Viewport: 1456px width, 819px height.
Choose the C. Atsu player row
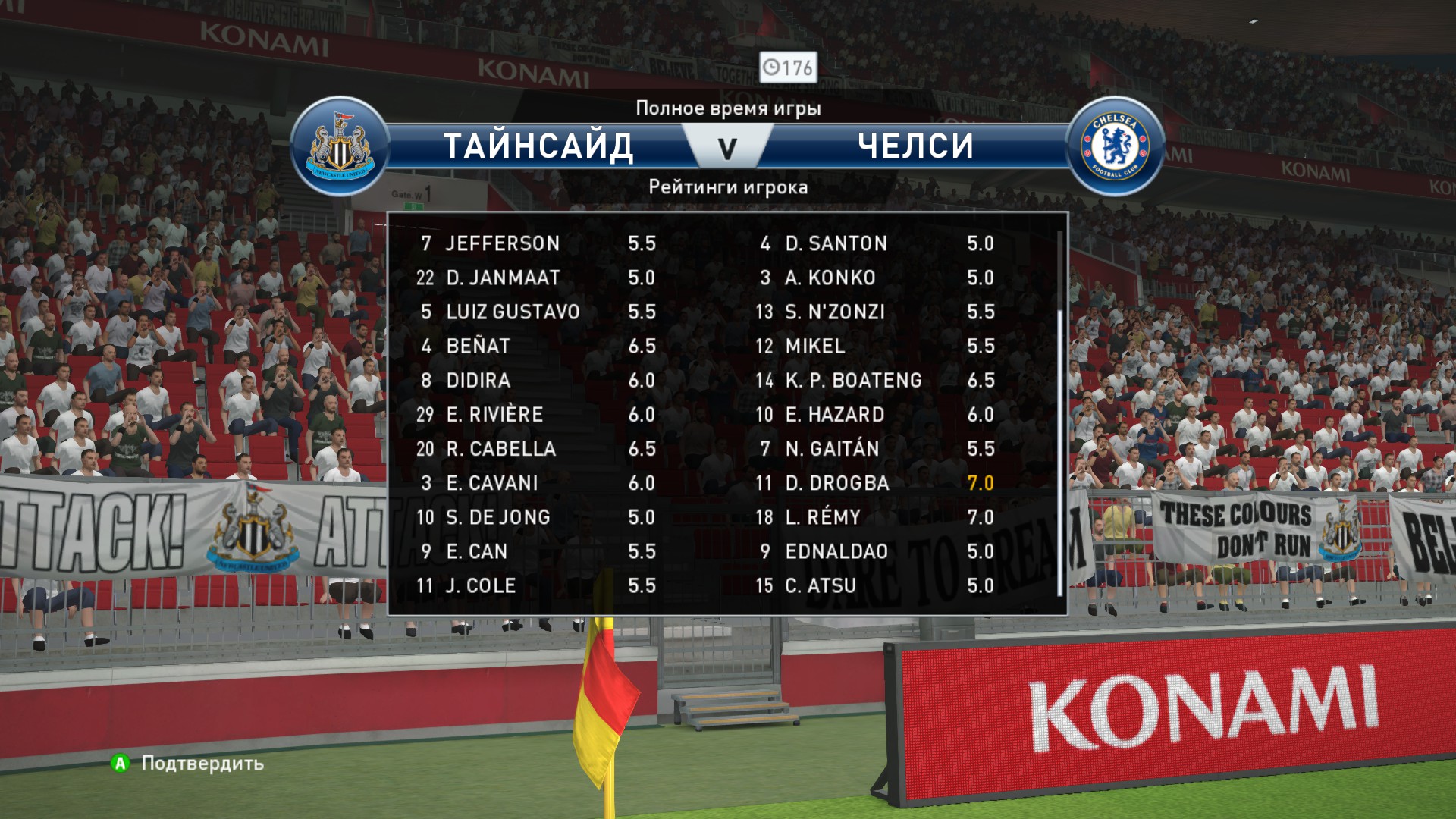pos(876,585)
